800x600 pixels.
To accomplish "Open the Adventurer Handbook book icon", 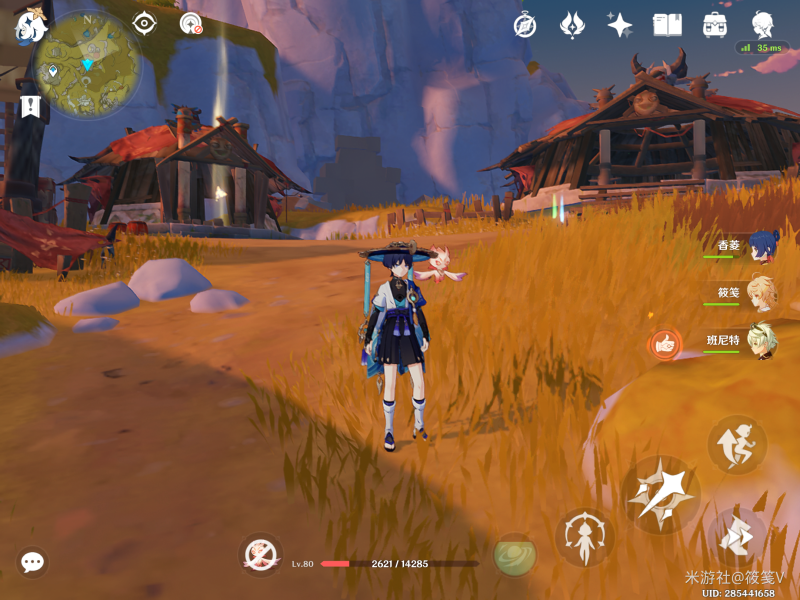I will click(x=667, y=25).
